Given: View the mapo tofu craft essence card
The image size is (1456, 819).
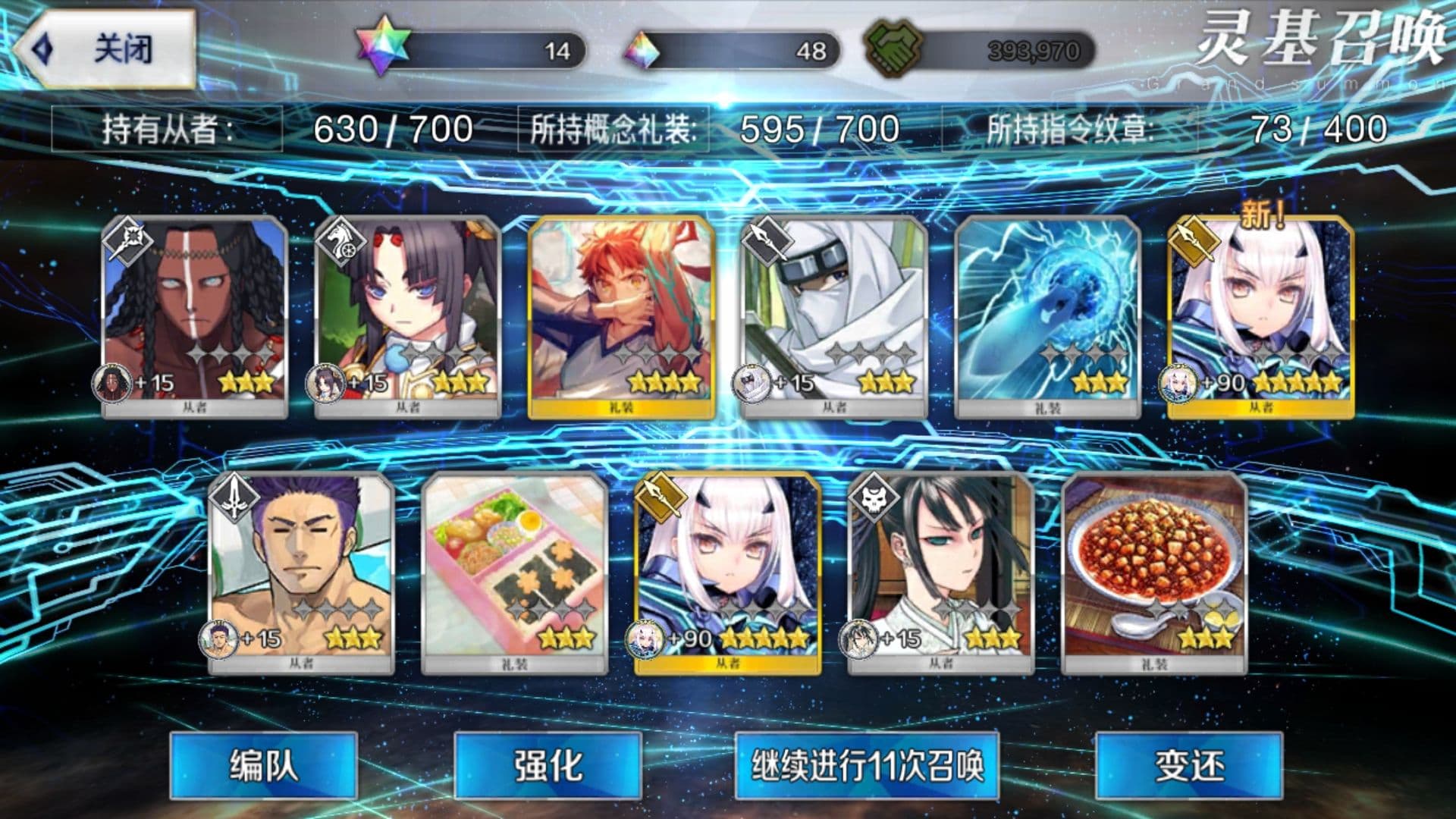Looking at the screenshot, I should [x=1154, y=571].
